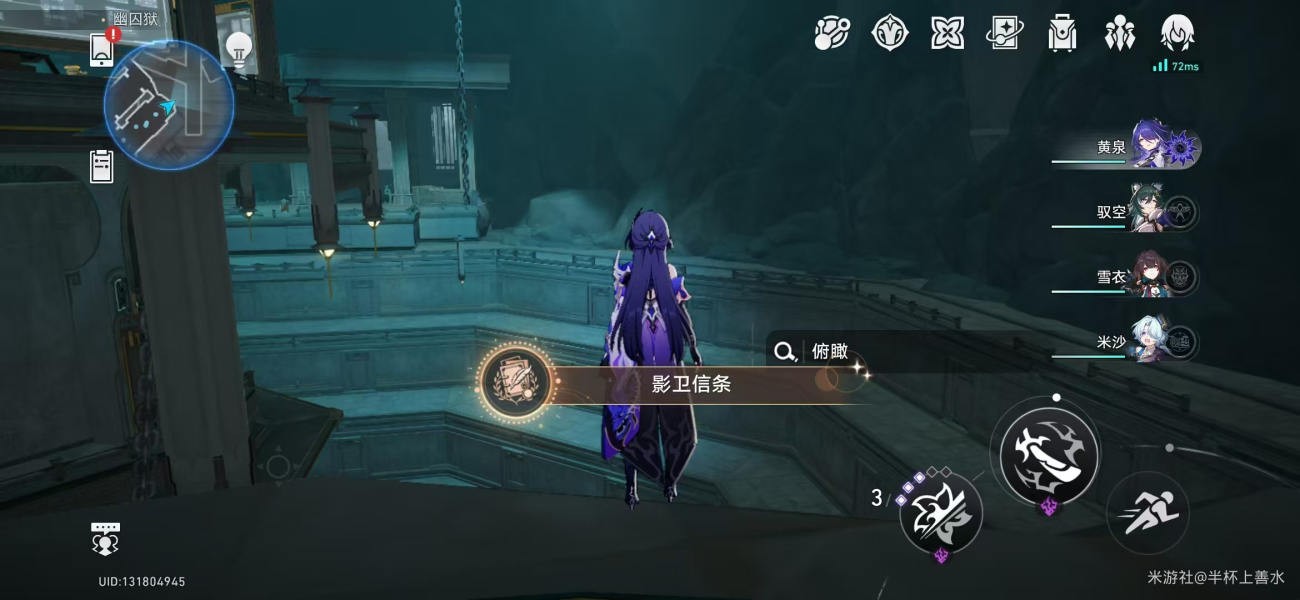Tap the lightbulb hint icon
This screenshot has width=1300, height=600.
[238, 47]
